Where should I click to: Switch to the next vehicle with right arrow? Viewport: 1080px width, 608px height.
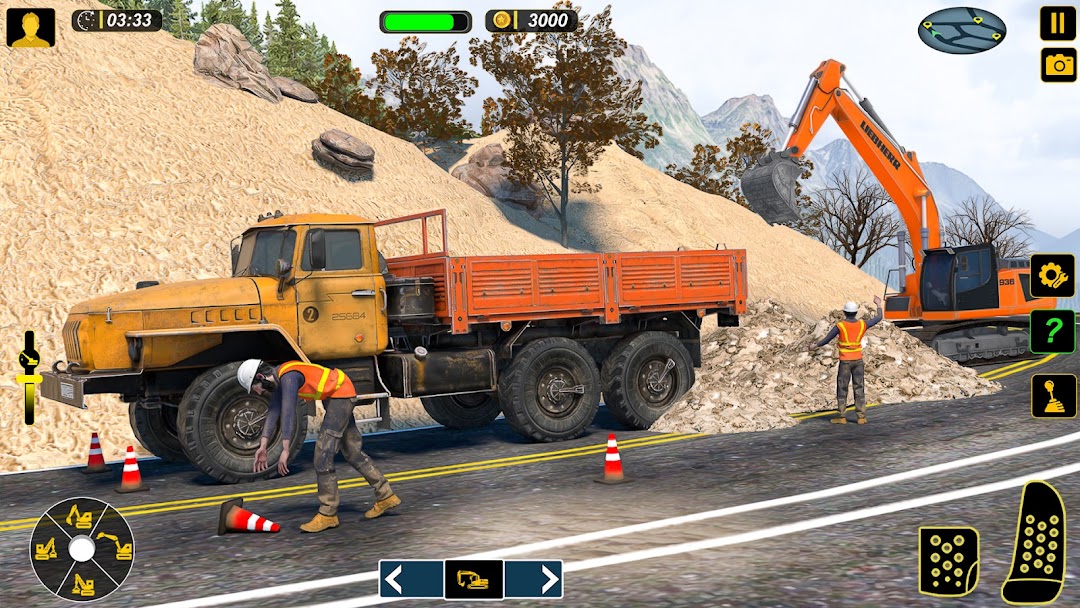click(533, 579)
